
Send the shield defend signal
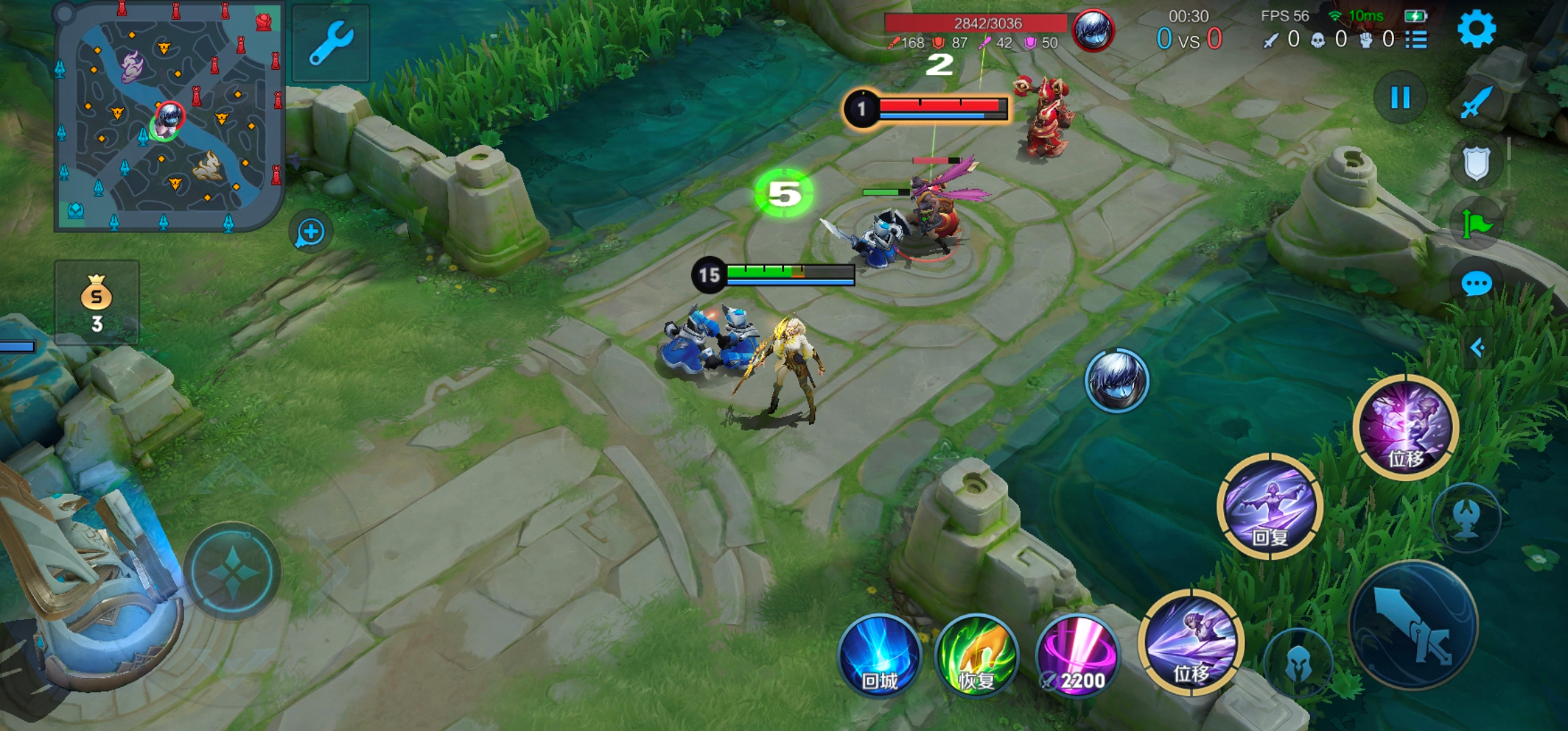click(x=1477, y=163)
